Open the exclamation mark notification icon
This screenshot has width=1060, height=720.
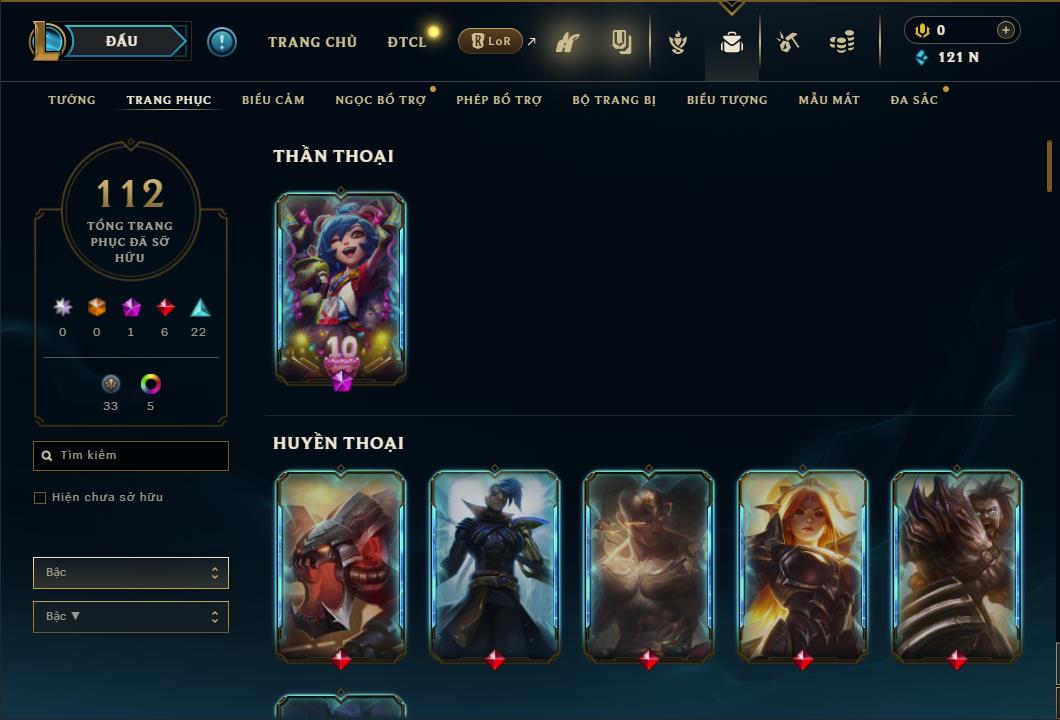tap(222, 42)
